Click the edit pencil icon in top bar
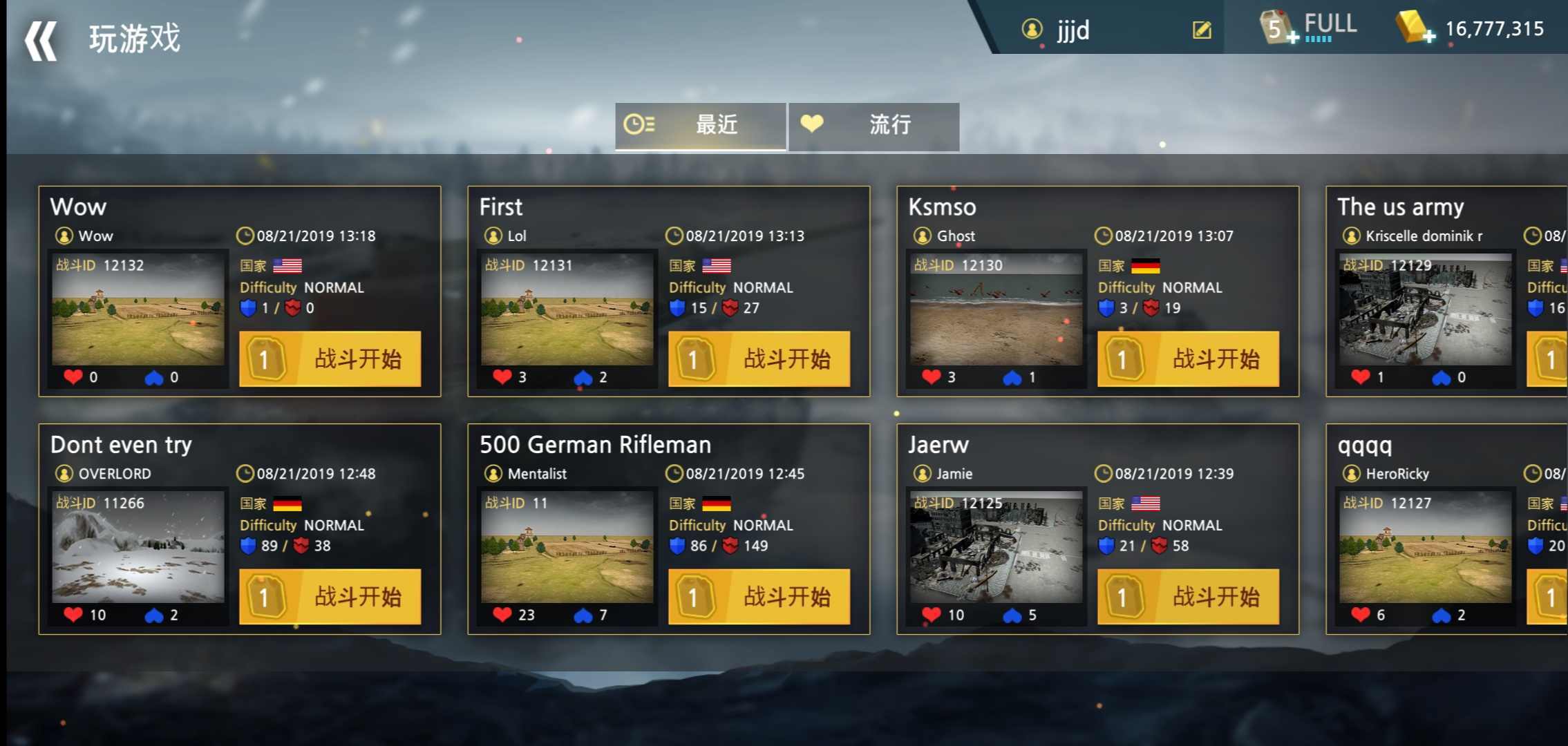The image size is (1568, 746). pyautogui.click(x=1202, y=30)
